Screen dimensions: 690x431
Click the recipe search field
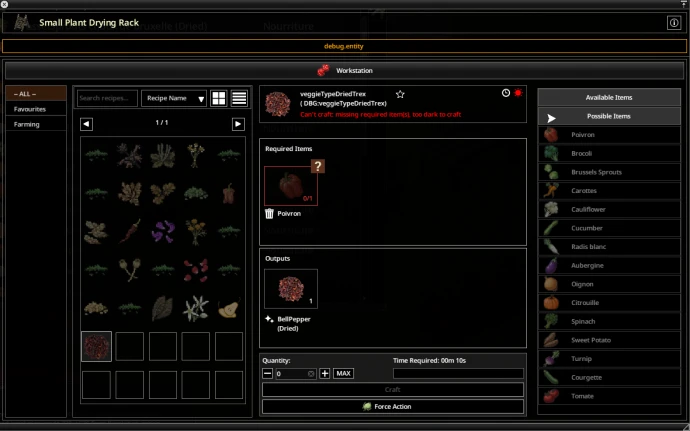(107, 98)
